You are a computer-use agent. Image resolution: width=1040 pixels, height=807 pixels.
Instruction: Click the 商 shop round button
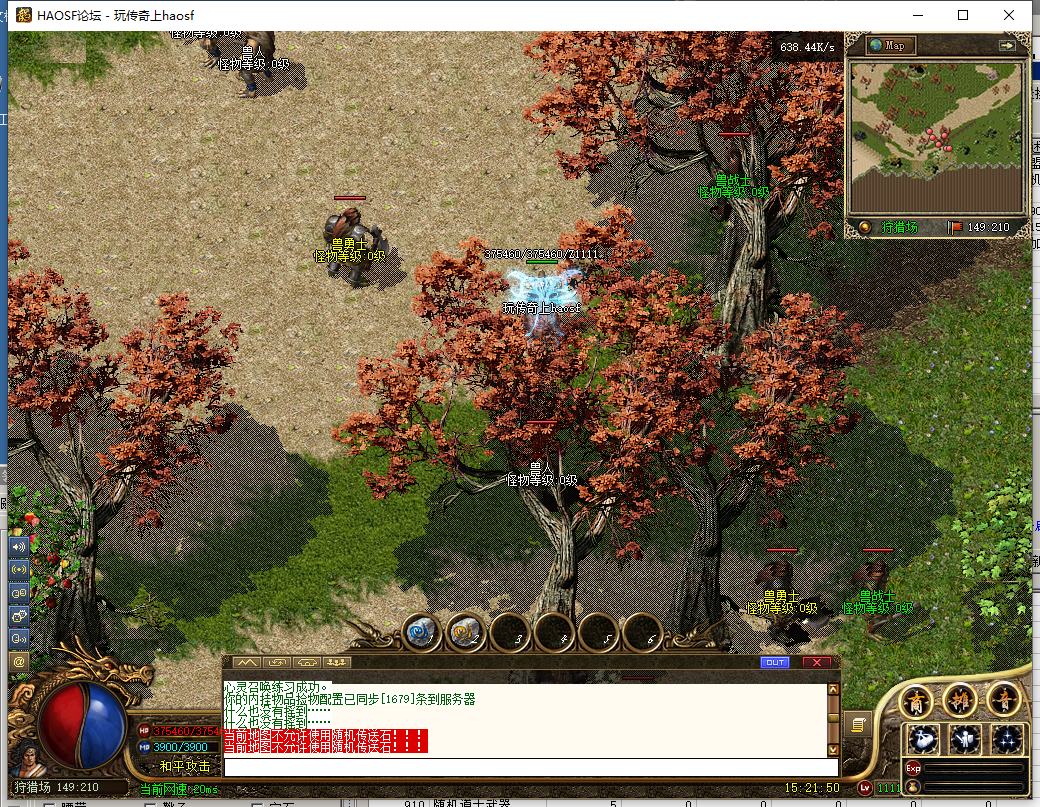pyautogui.click(x=917, y=701)
